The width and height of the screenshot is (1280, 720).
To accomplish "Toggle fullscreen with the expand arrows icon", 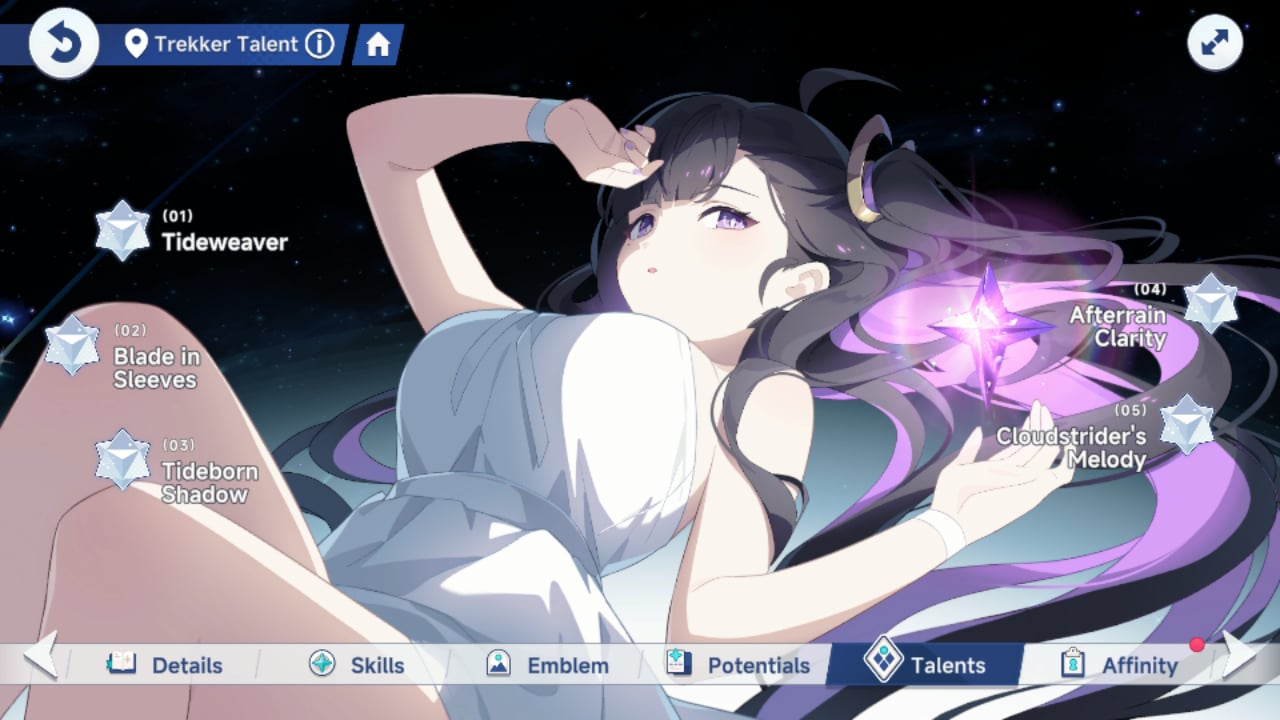I will tap(1214, 42).
